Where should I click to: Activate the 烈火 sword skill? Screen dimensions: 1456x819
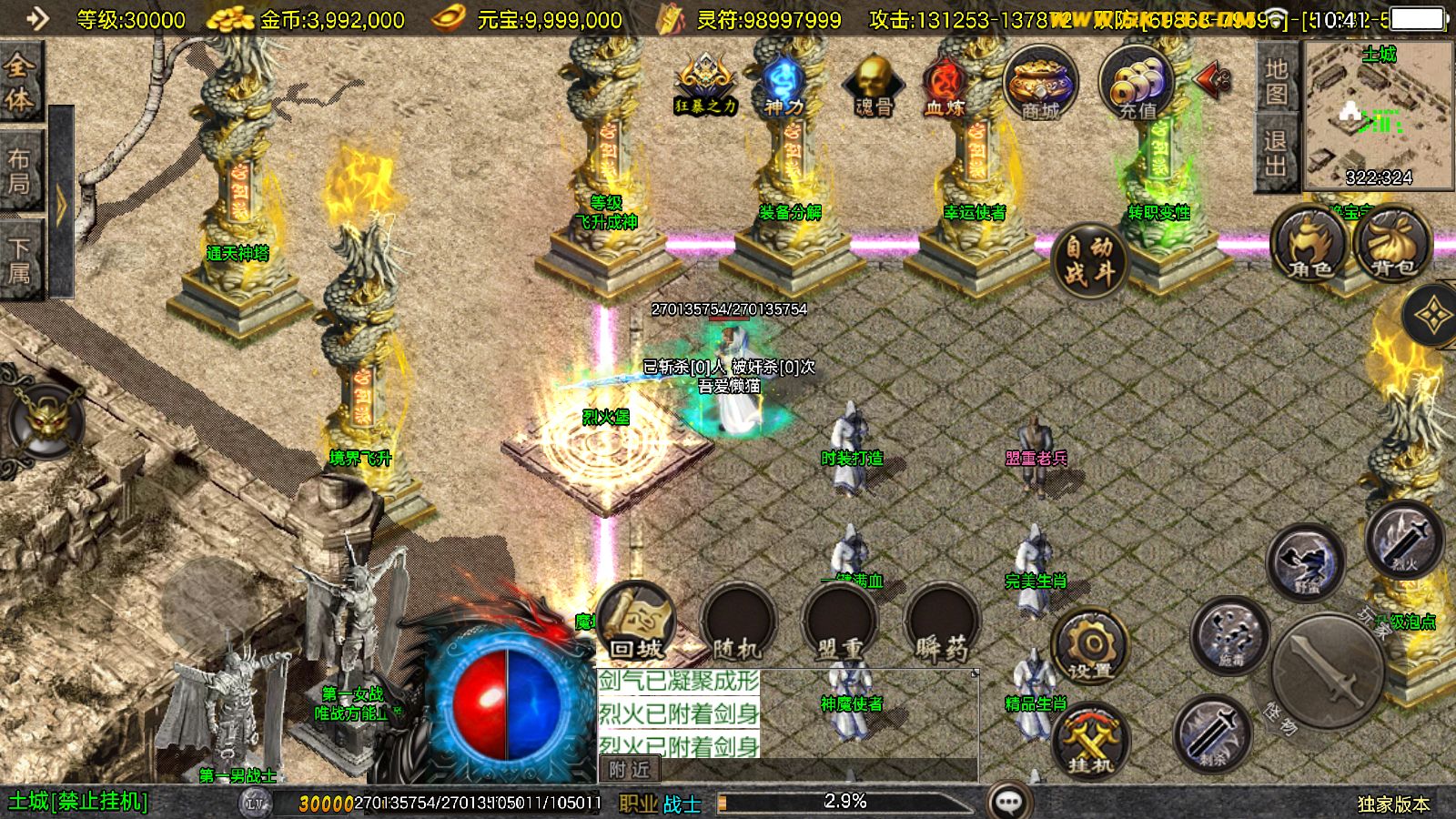(x=1404, y=540)
